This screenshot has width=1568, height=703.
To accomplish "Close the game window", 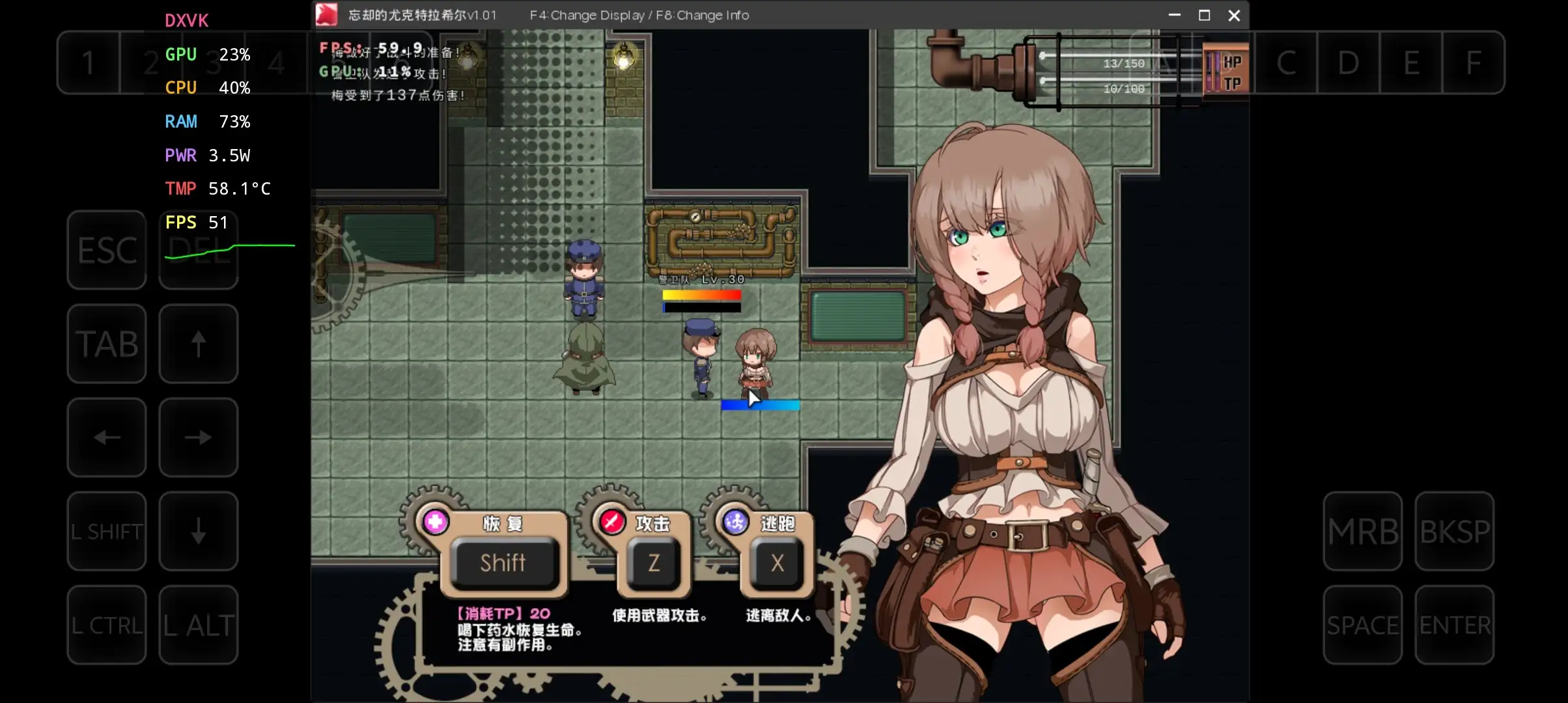I will pyautogui.click(x=1234, y=16).
